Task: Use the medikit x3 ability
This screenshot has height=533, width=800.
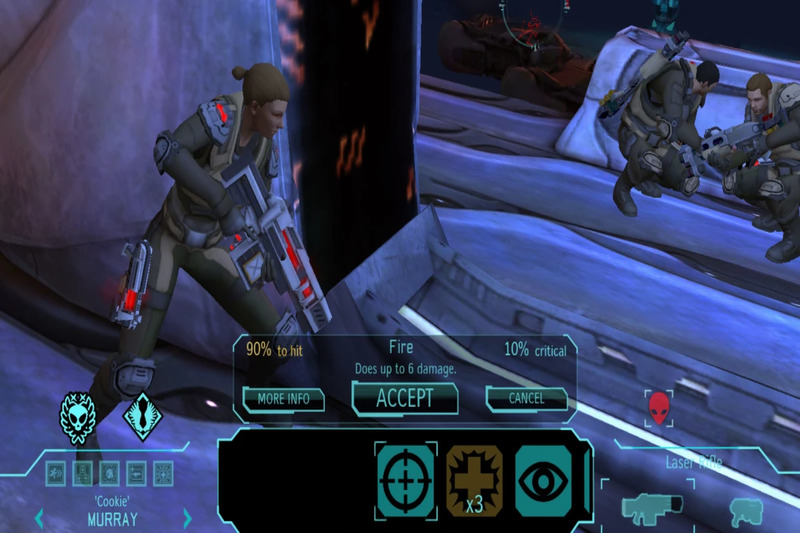Action: click(x=474, y=479)
